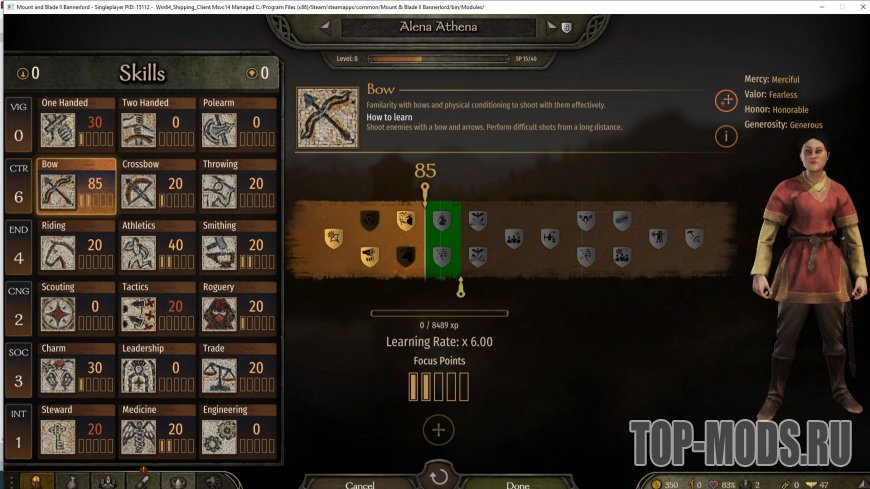Cancel the skill changes
Image resolution: width=870 pixels, height=489 pixels.
tap(360, 484)
